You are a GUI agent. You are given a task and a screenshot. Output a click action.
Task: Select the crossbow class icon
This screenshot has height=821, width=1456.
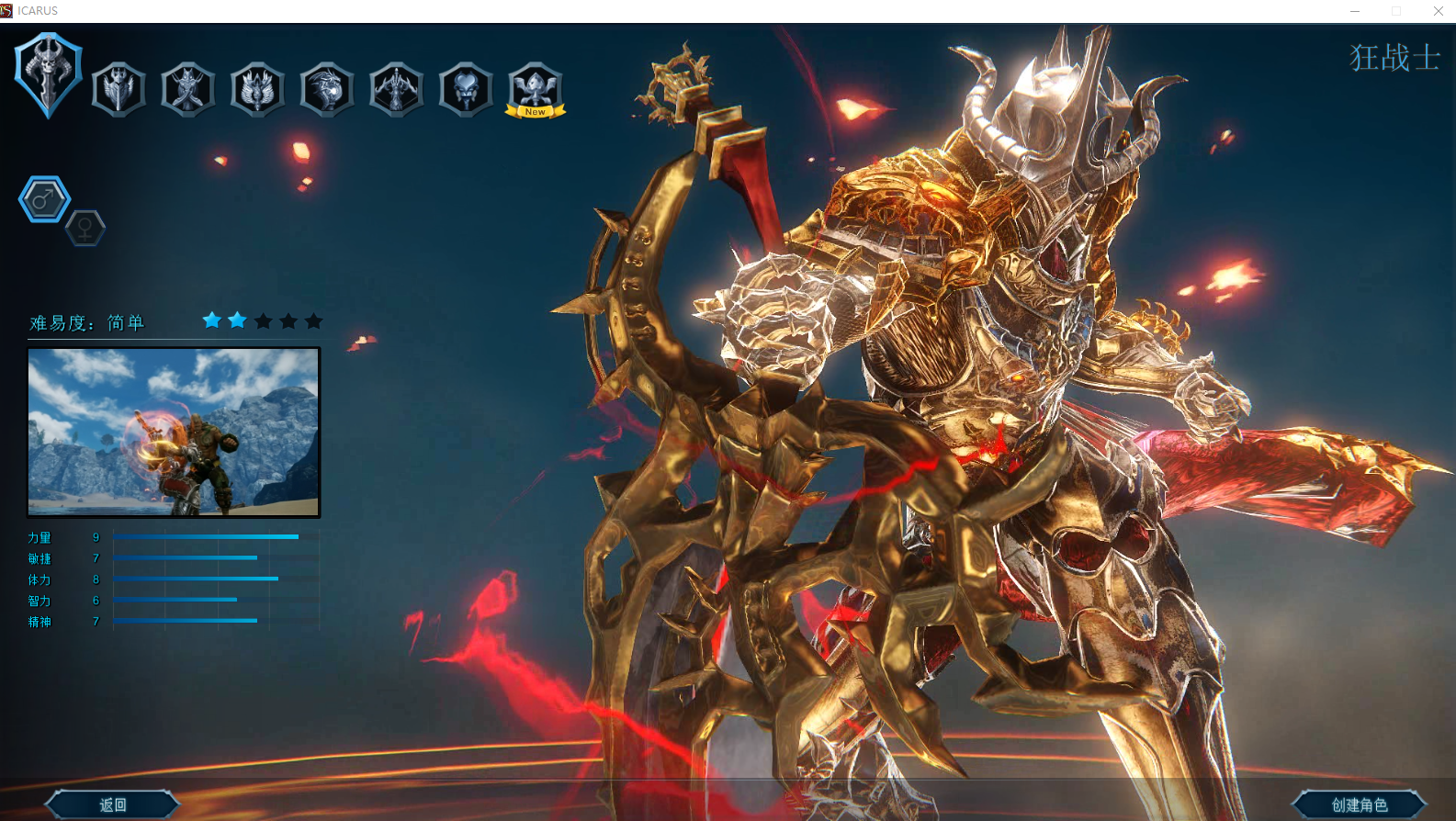pos(397,89)
